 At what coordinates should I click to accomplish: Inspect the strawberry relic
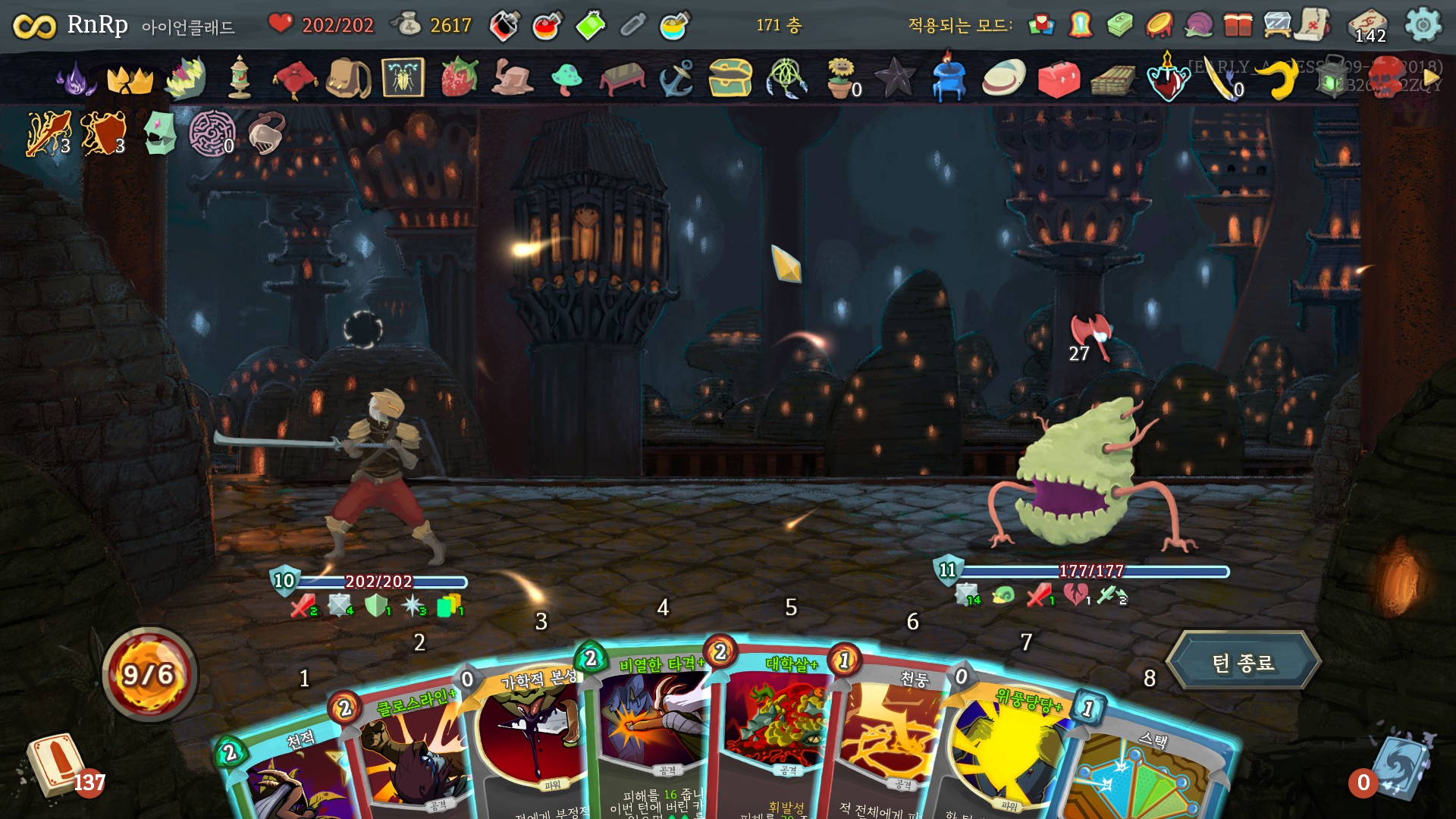[x=460, y=77]
